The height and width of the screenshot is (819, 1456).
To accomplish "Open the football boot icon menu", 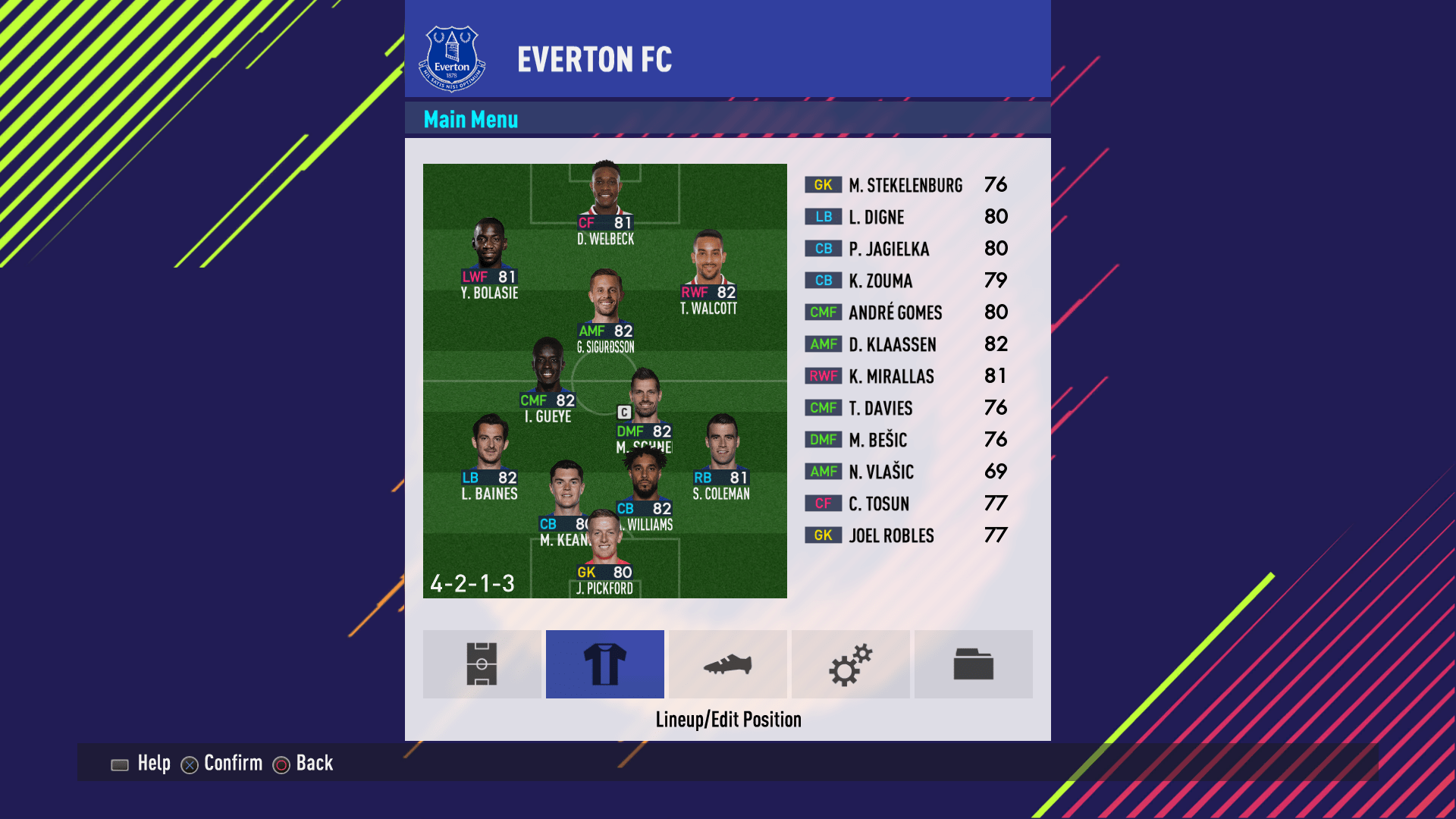I will click(728, 664).
